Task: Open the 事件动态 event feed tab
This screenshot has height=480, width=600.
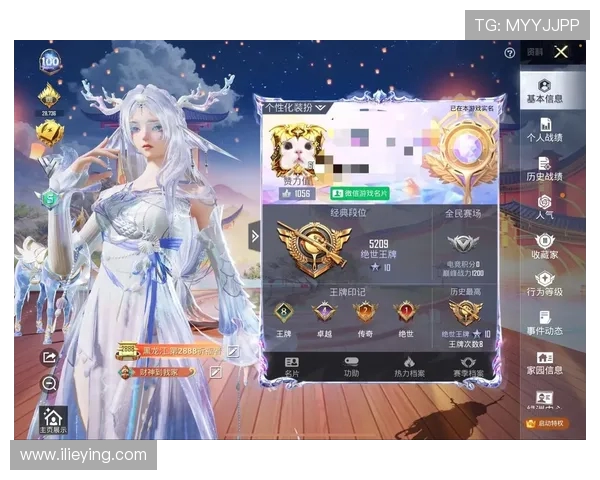Action: [544, 323]
